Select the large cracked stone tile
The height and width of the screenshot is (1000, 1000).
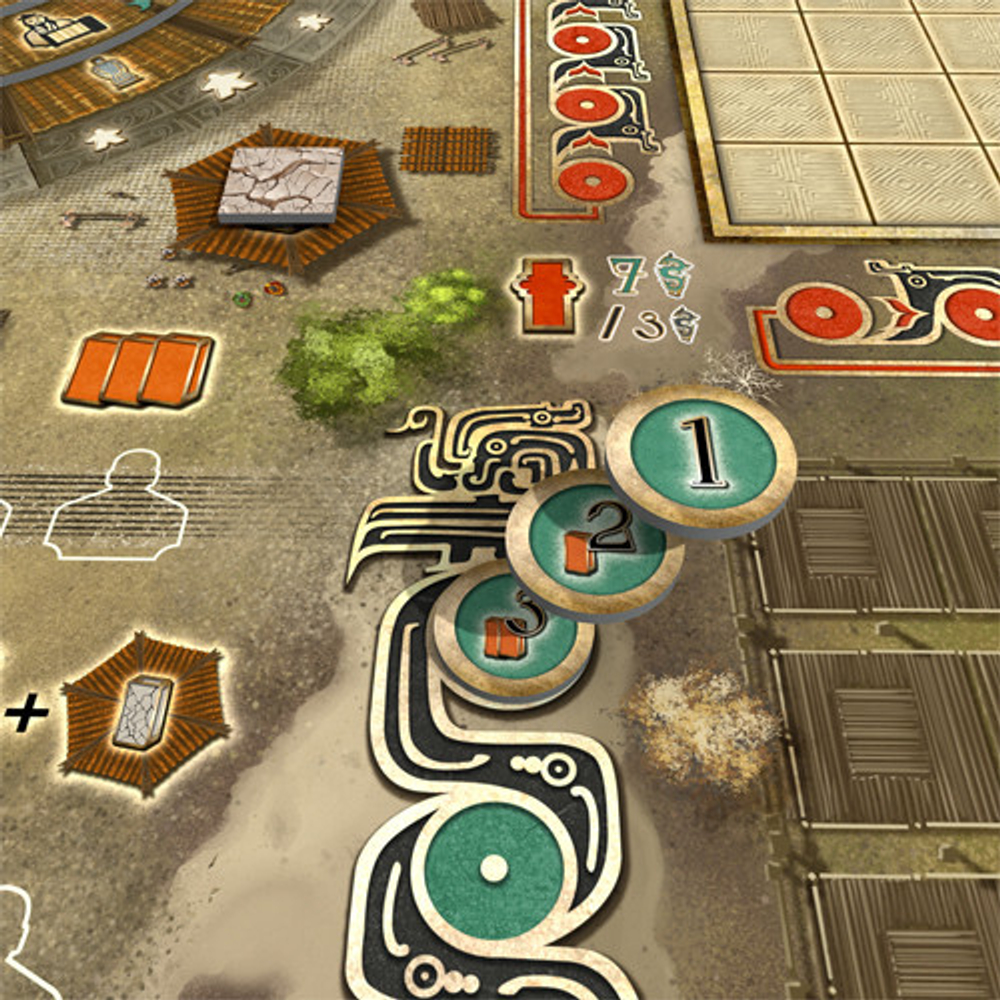(x=281, y=184)
